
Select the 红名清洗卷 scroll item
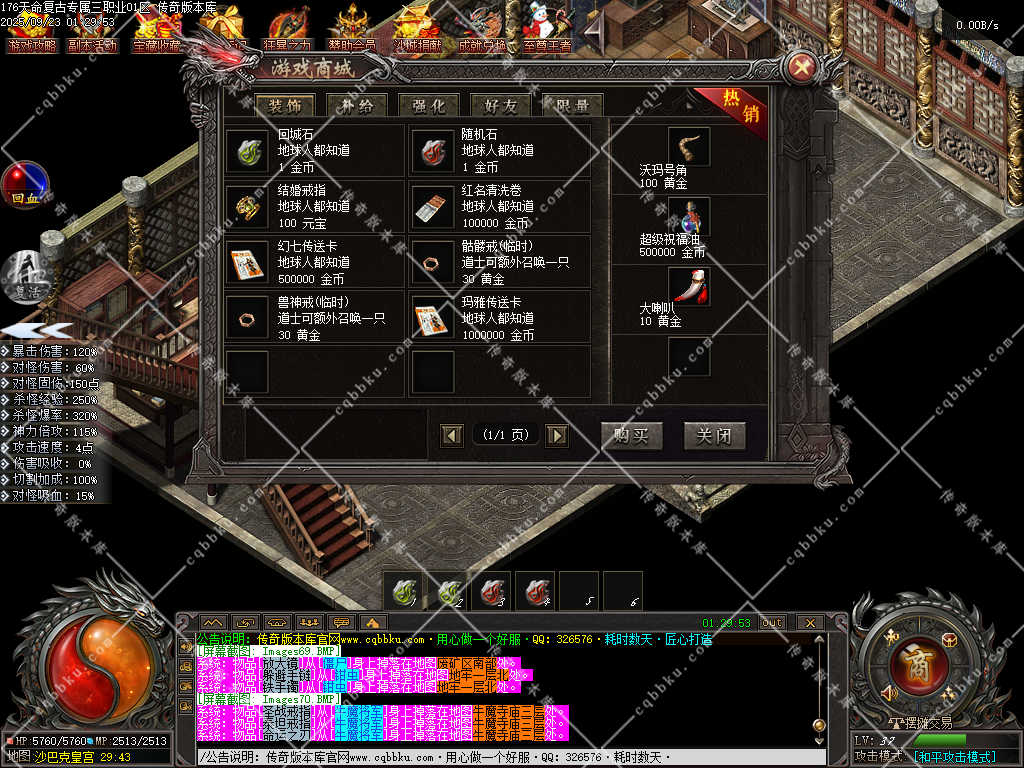coord(432,206)
